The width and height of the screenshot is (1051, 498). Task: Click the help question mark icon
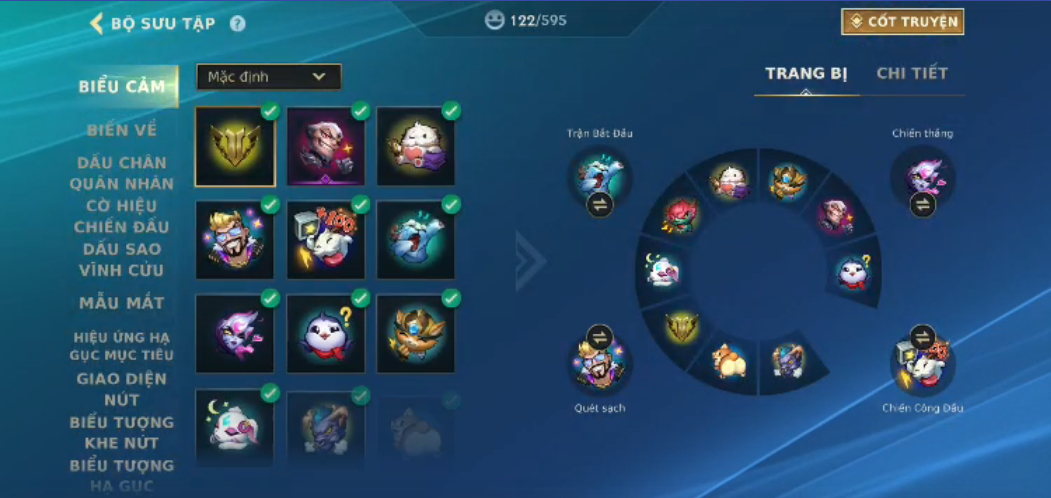tap(237, 24)
